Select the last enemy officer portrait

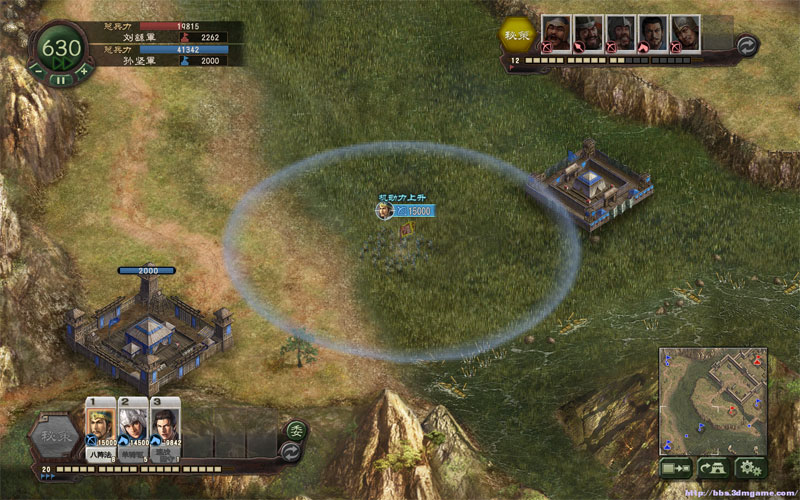tap(685, 32)
